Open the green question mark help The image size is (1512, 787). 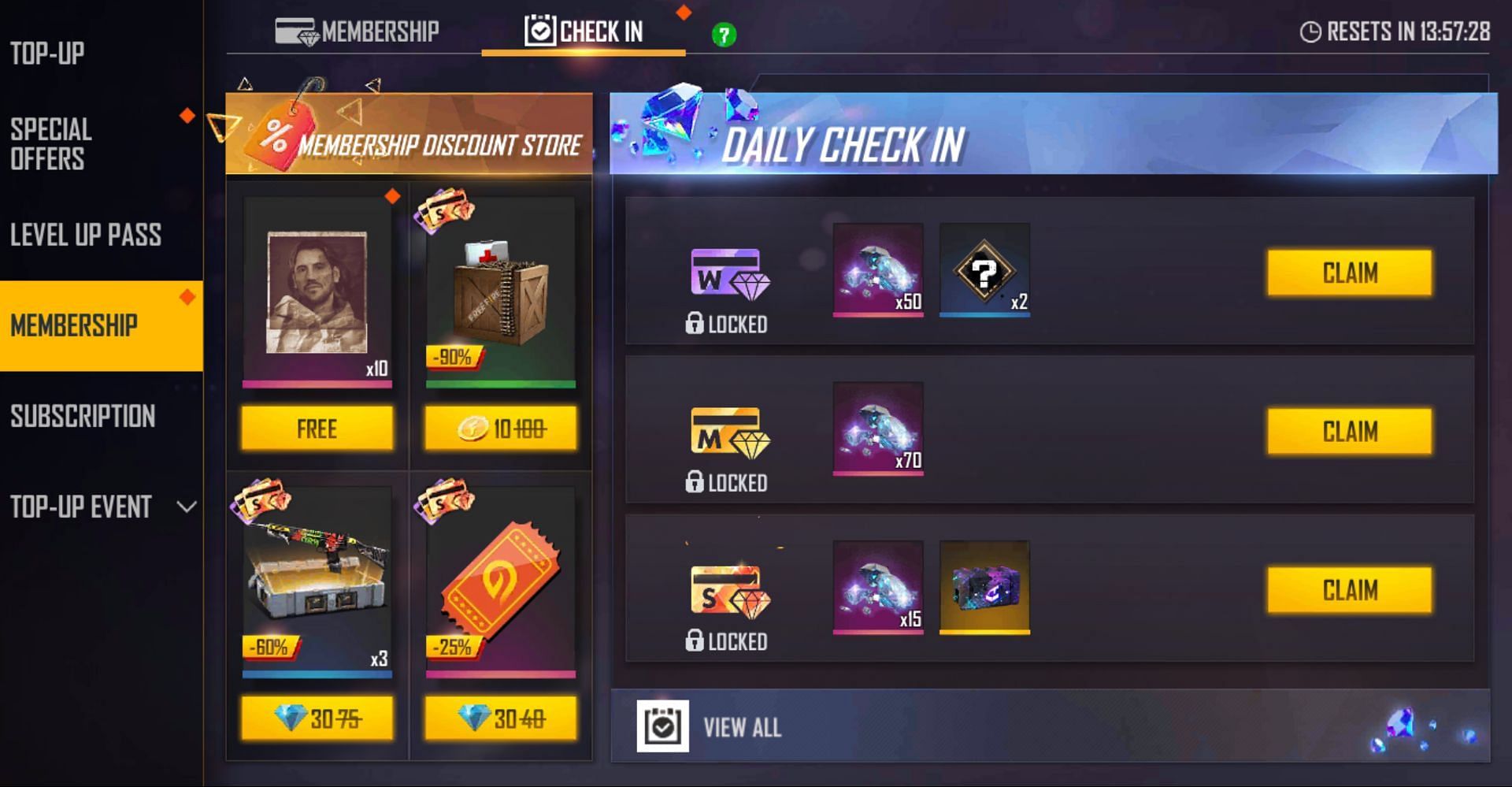(724, 35)
